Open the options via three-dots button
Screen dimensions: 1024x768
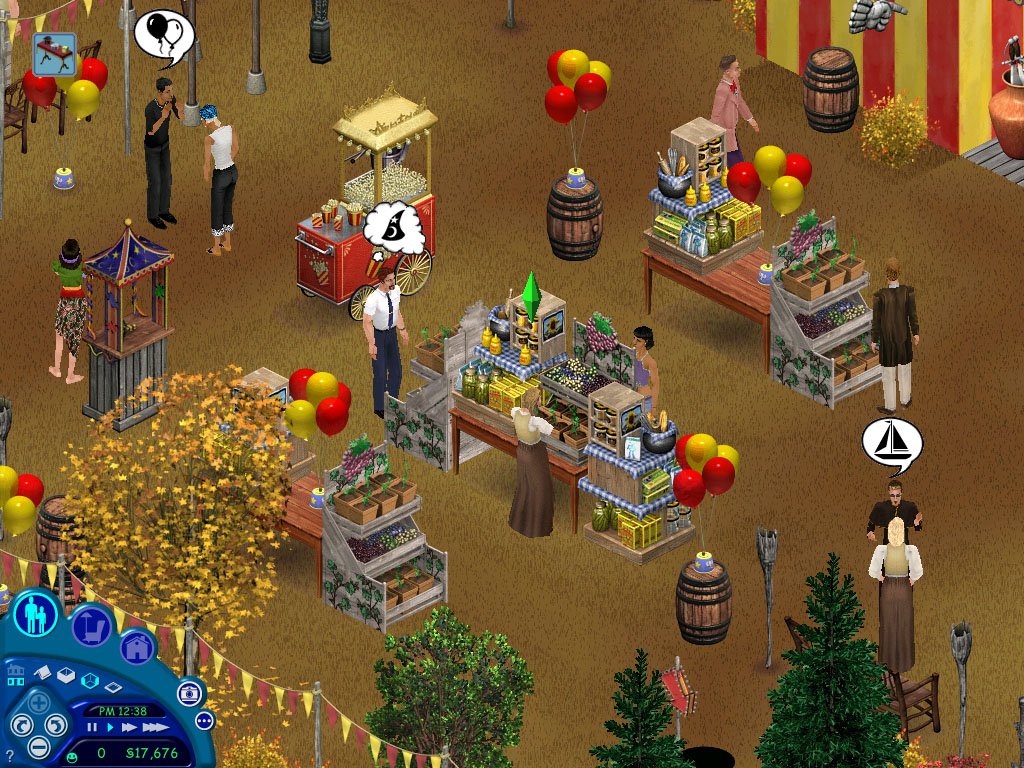coord(205,721)
